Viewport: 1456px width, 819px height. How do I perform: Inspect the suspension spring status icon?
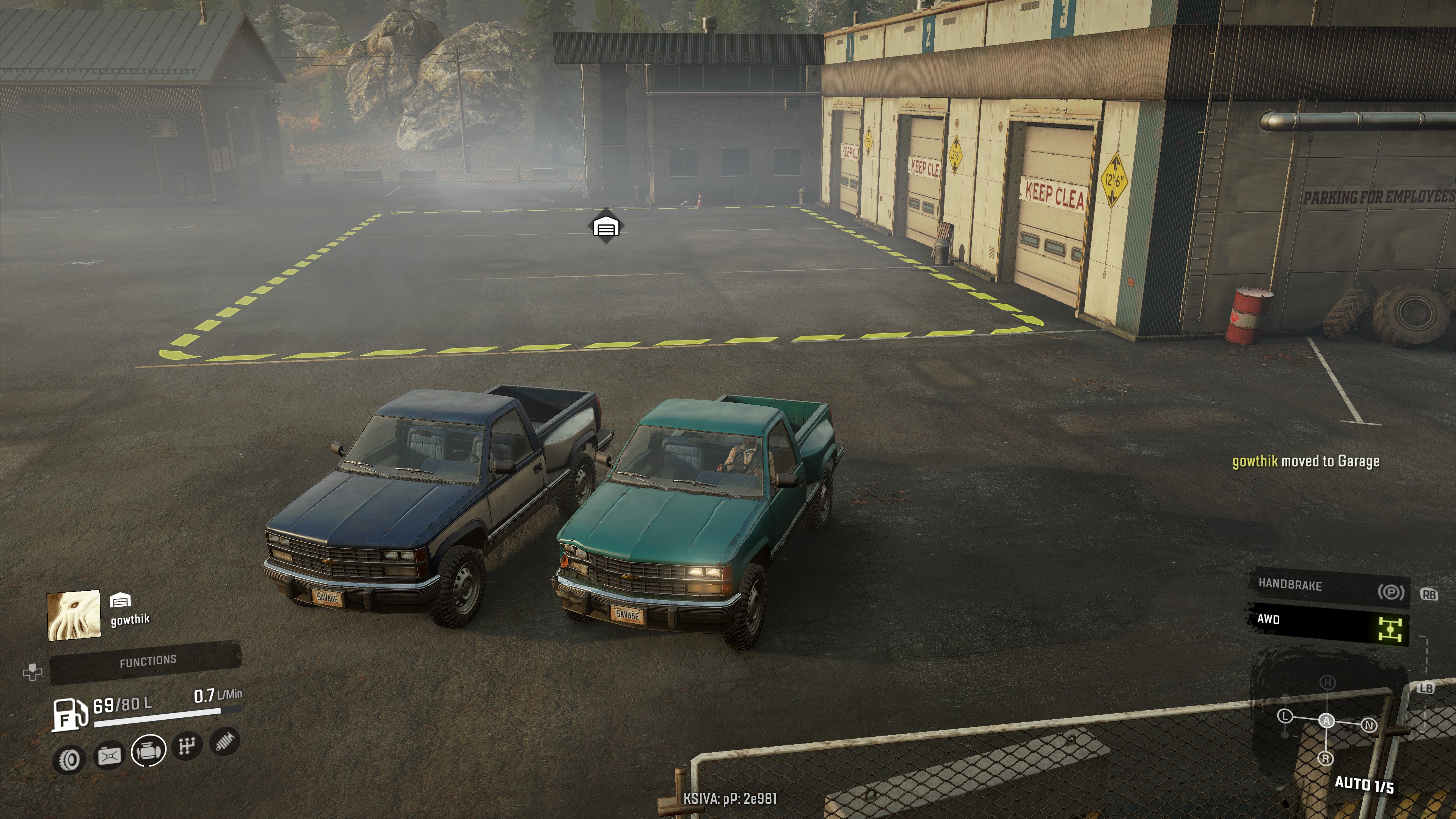[x=224, y=742]
